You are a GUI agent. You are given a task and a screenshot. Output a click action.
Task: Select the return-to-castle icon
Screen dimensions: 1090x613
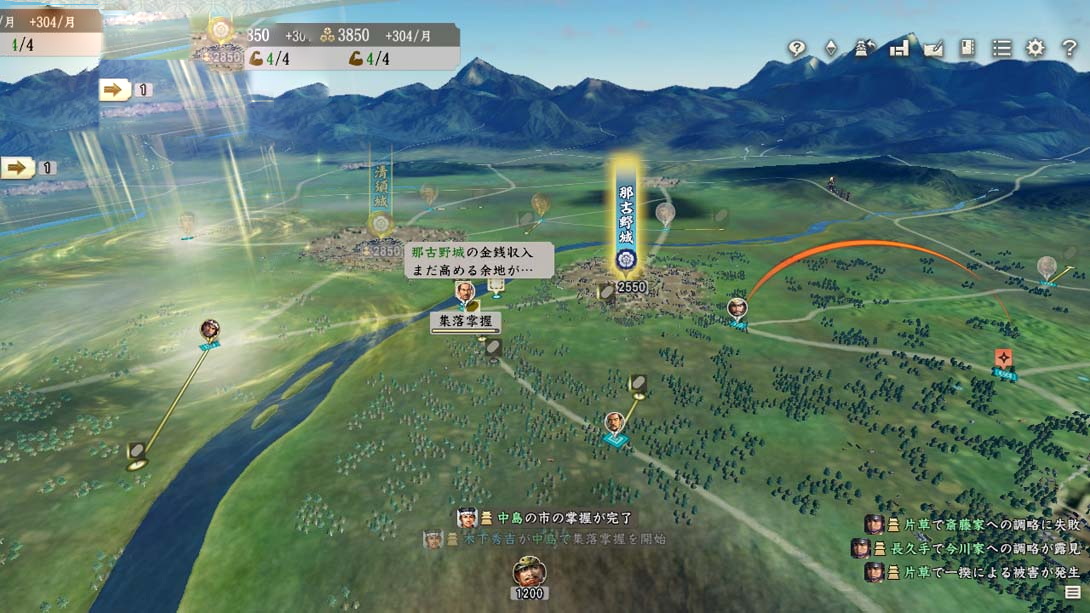[864, 49]
